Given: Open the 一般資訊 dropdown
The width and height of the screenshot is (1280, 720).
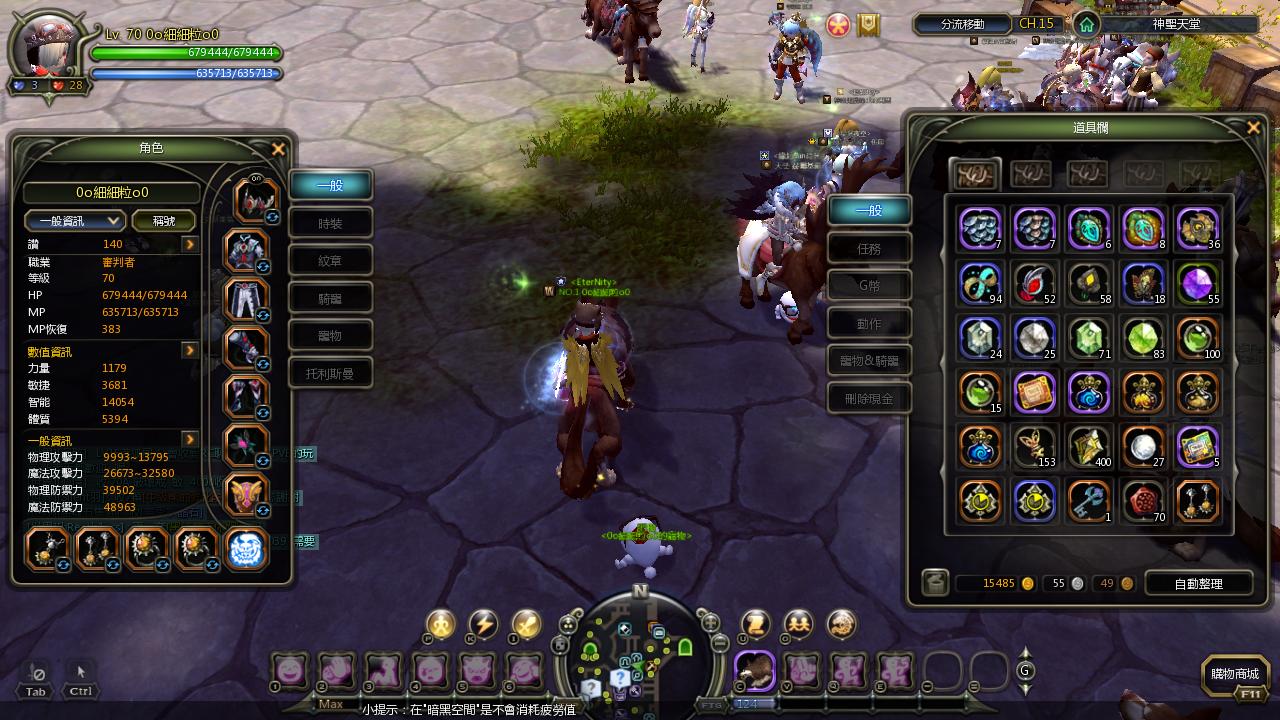Looking at the screenshot, I should click(x=75, y=221).
